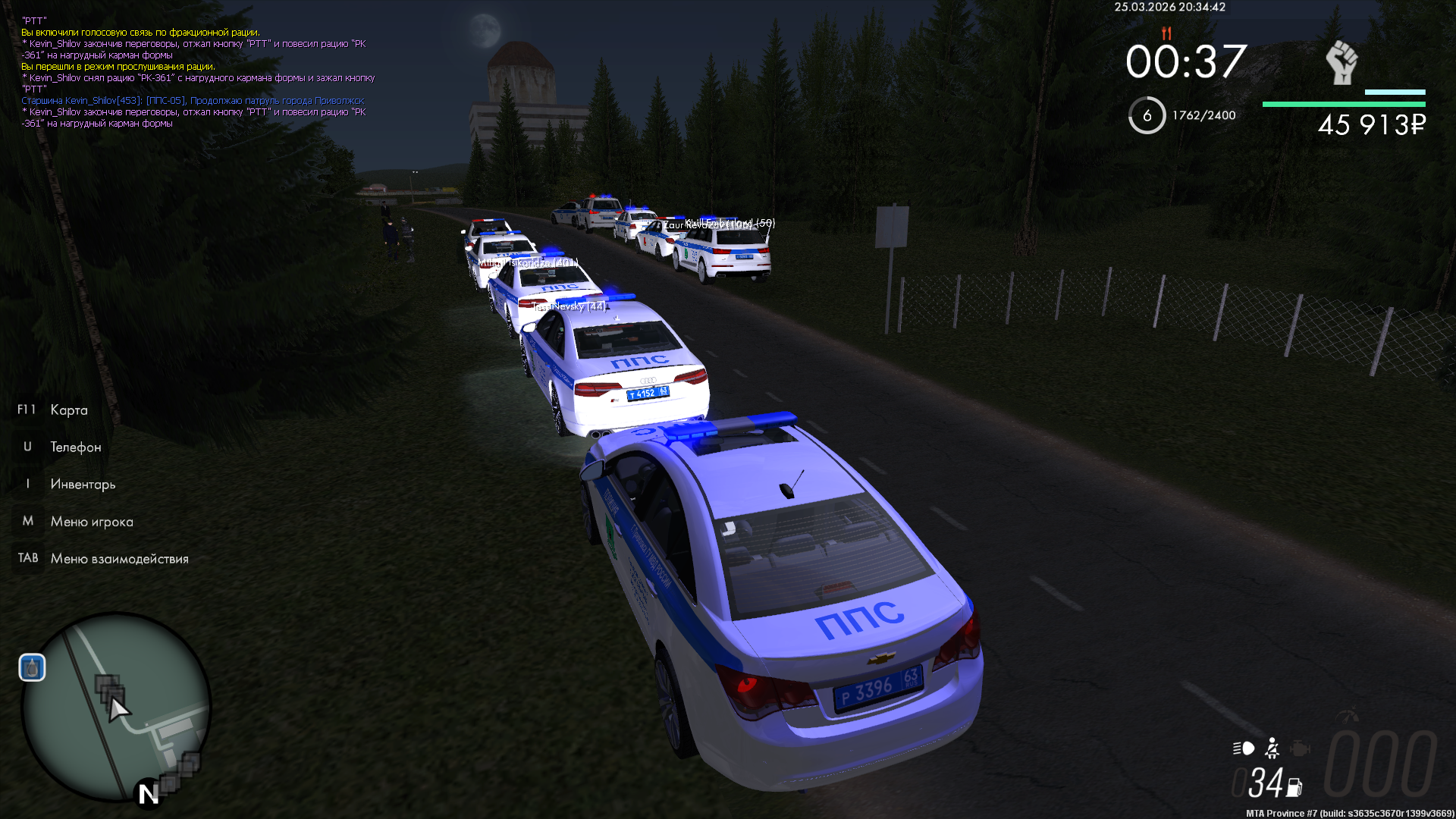The width and height of the screenshot is (1456, 819).
Task: Click the seatbelt indicator icon
Action: 1272,748
